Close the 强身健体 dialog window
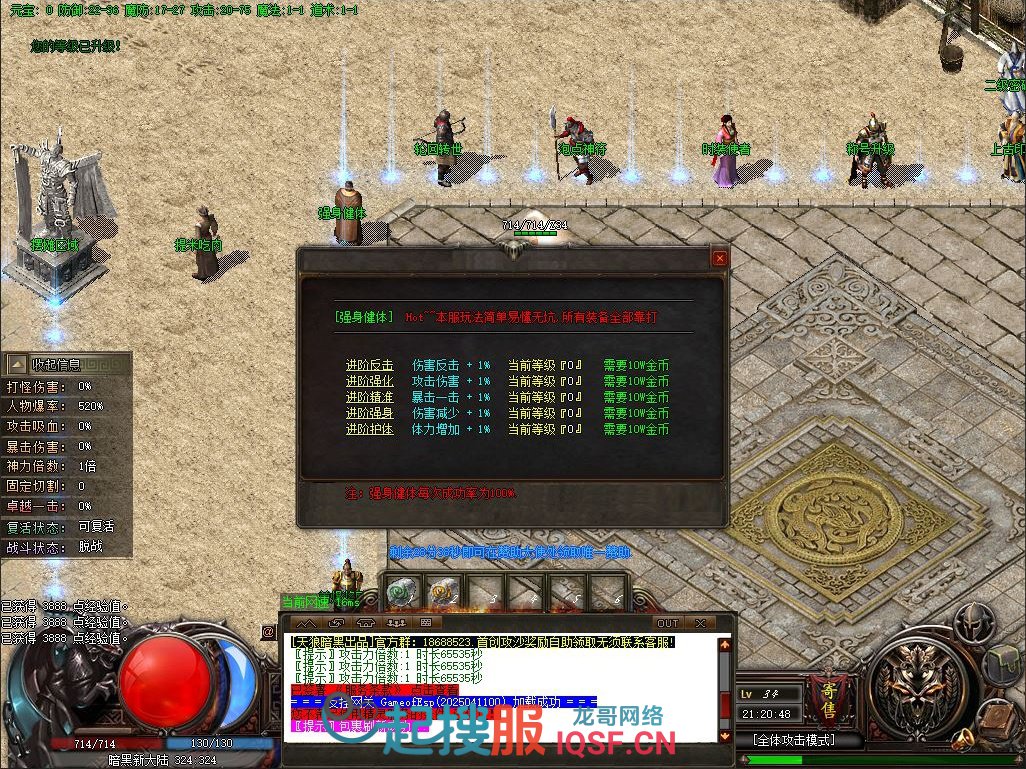The image size is (1026, 769). (719, 258)
